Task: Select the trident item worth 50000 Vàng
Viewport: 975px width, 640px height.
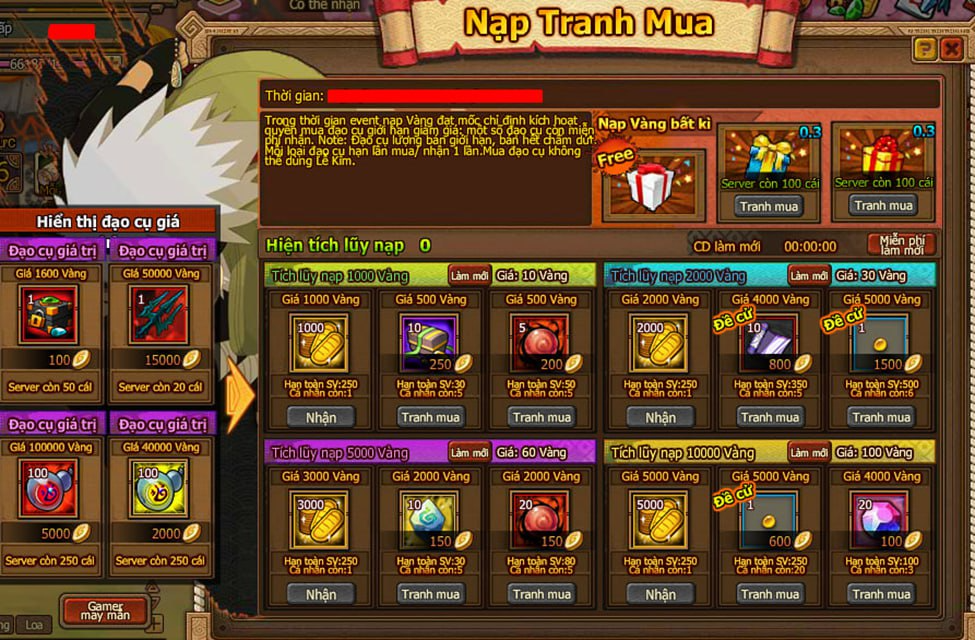Action: click(x=159, y=315)
